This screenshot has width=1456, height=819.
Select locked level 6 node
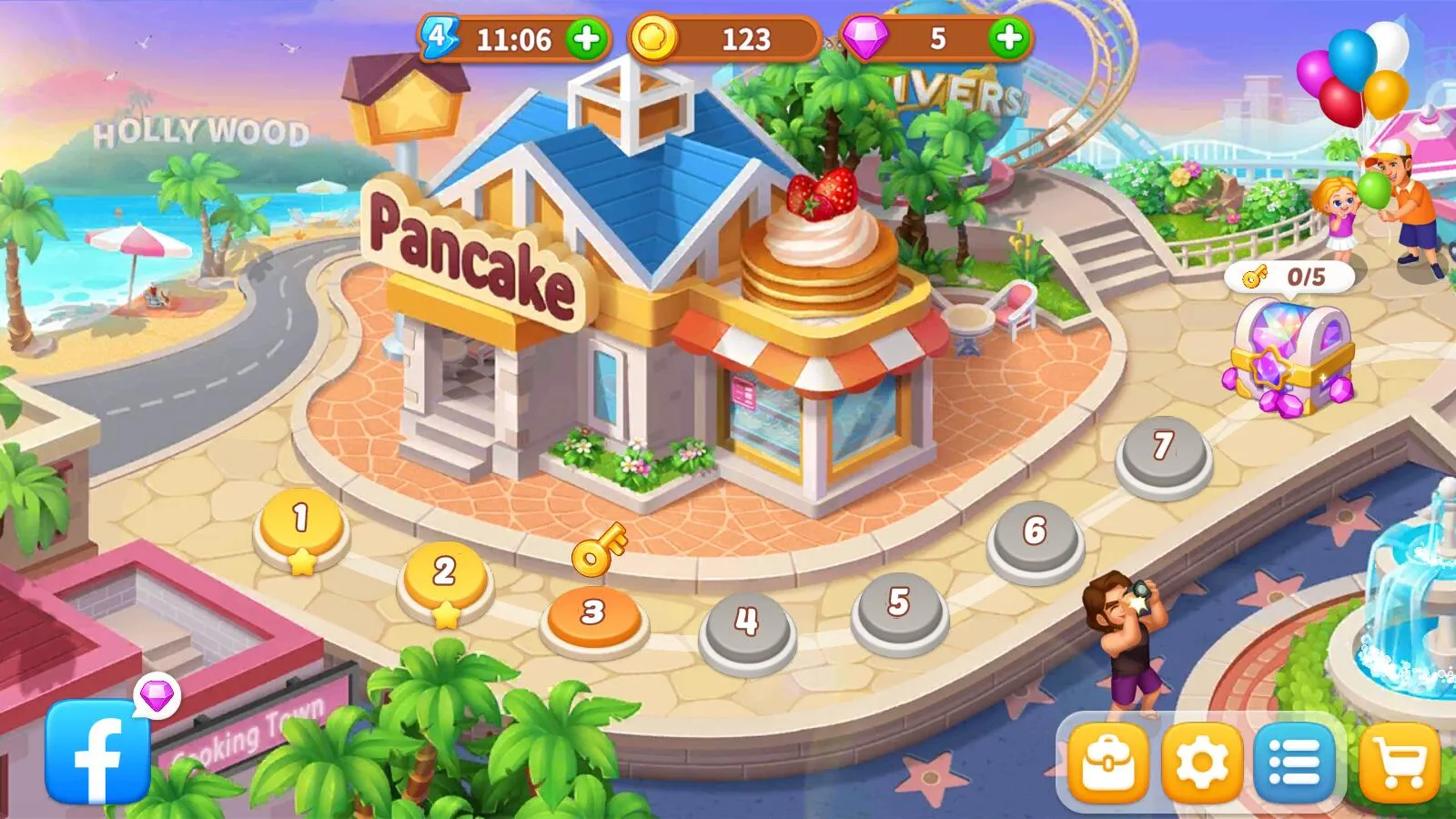pos(1035,535)
